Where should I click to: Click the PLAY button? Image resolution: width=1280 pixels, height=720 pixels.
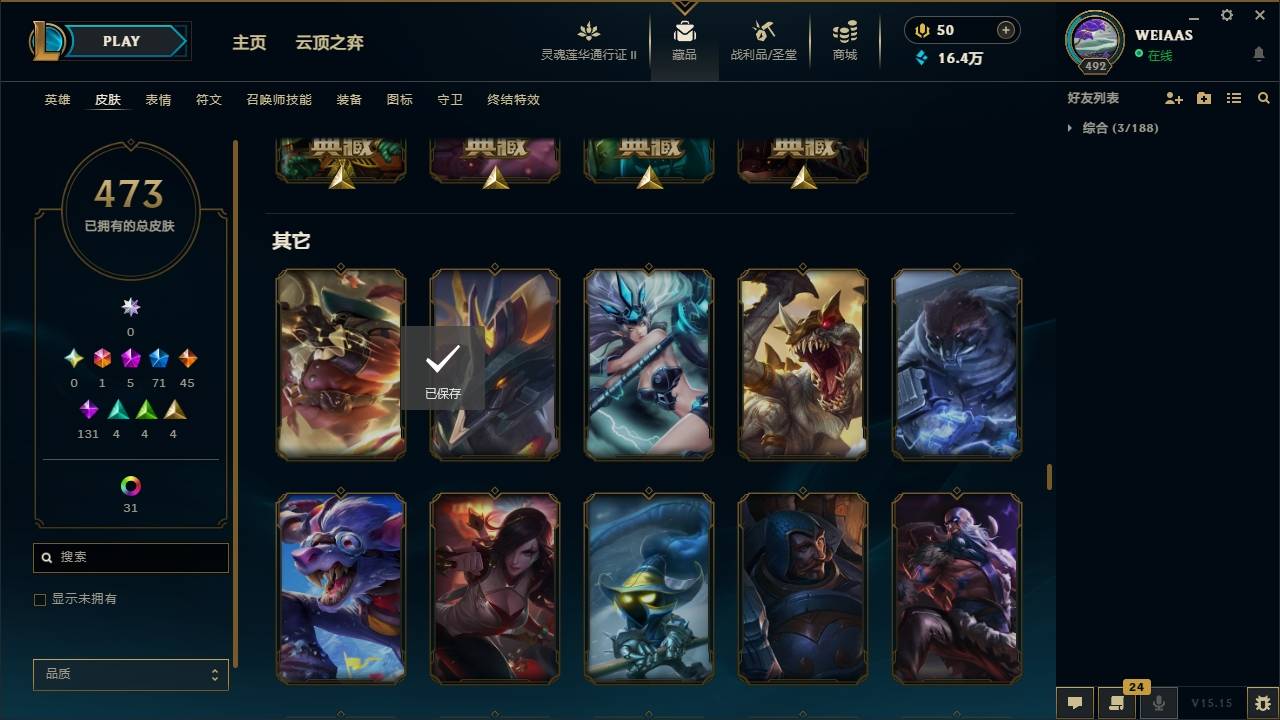click(x=120, y=41)
